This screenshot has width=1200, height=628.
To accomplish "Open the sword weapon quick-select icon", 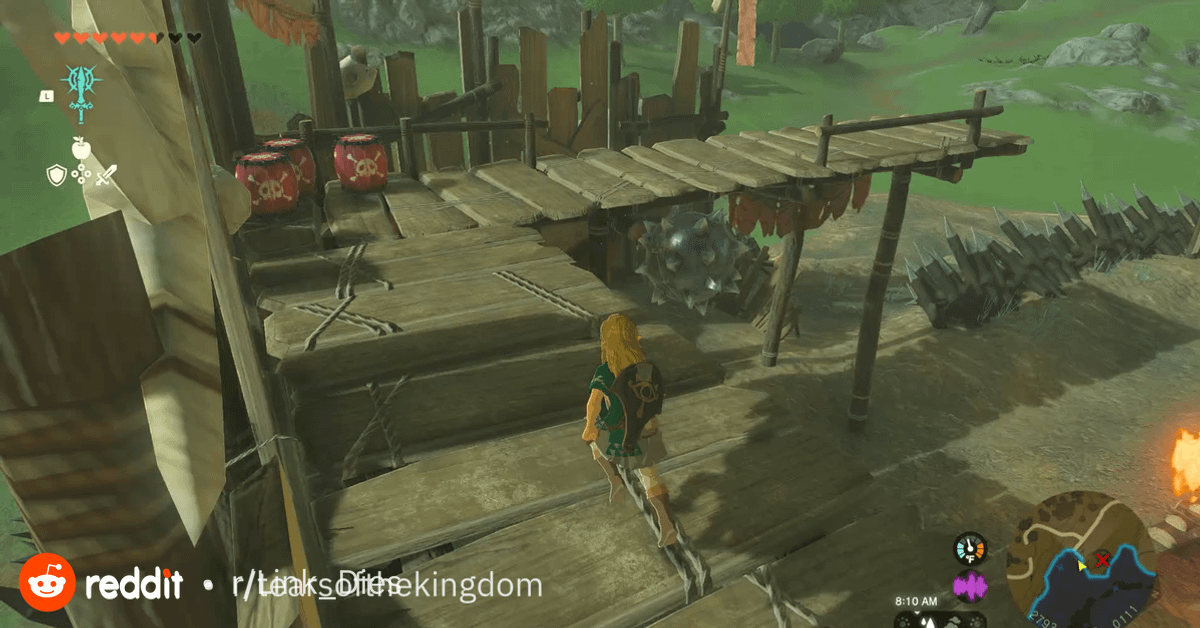I will click(x=105, y=176).
